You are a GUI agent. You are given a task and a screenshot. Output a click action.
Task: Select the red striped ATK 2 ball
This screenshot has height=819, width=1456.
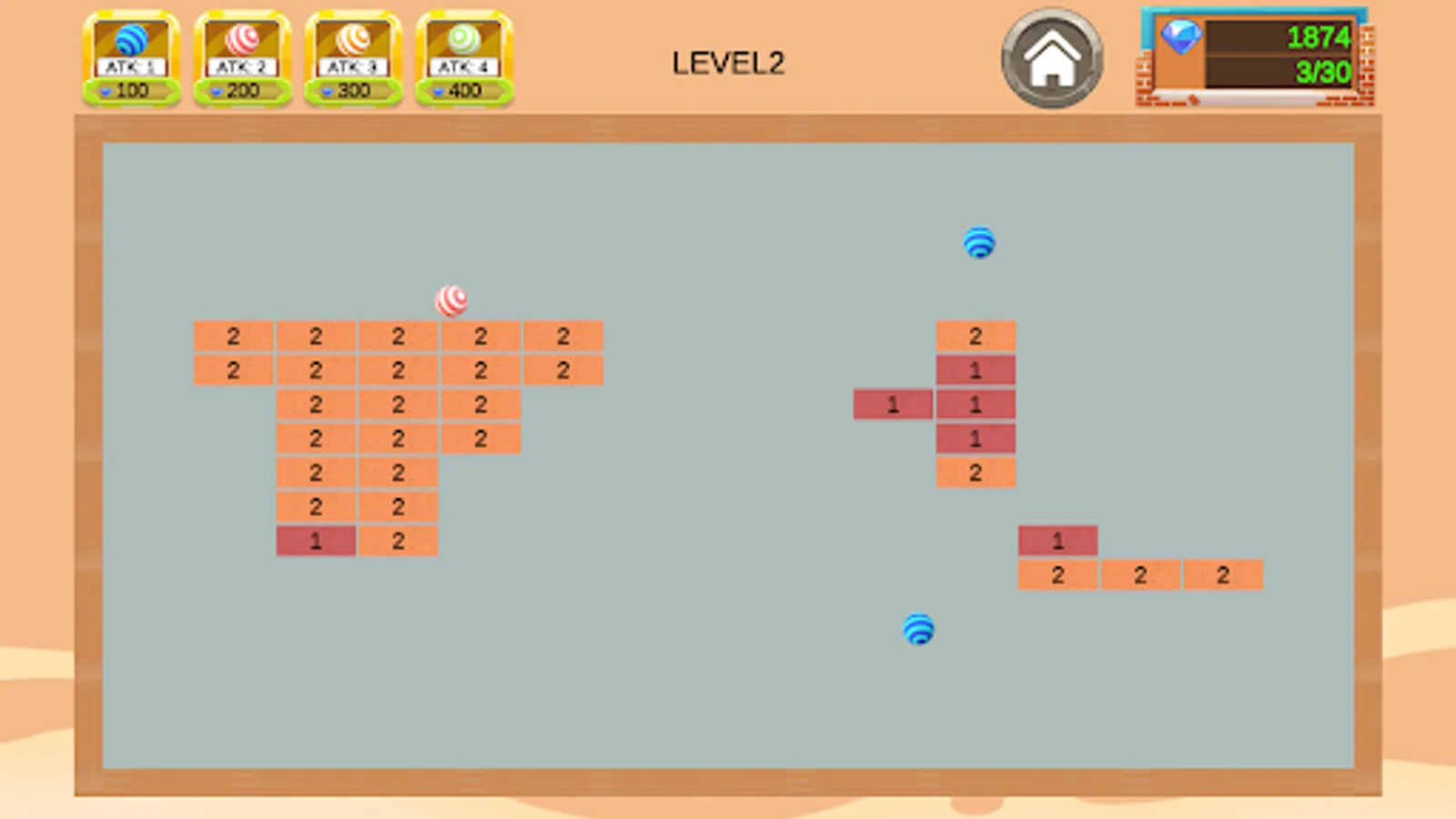pyautogui.click(x=241, y=41)
